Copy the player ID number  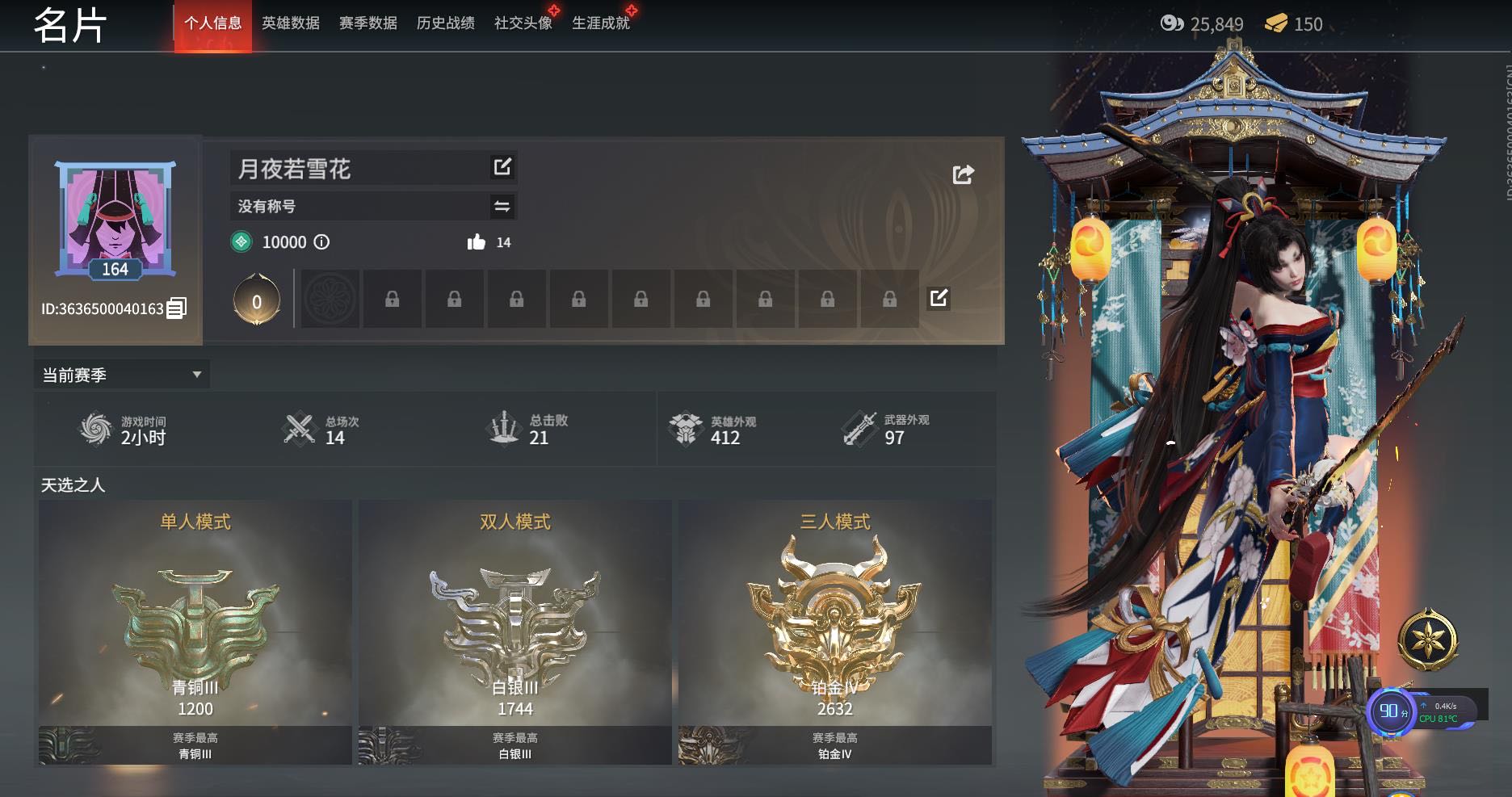click(176, 308)
